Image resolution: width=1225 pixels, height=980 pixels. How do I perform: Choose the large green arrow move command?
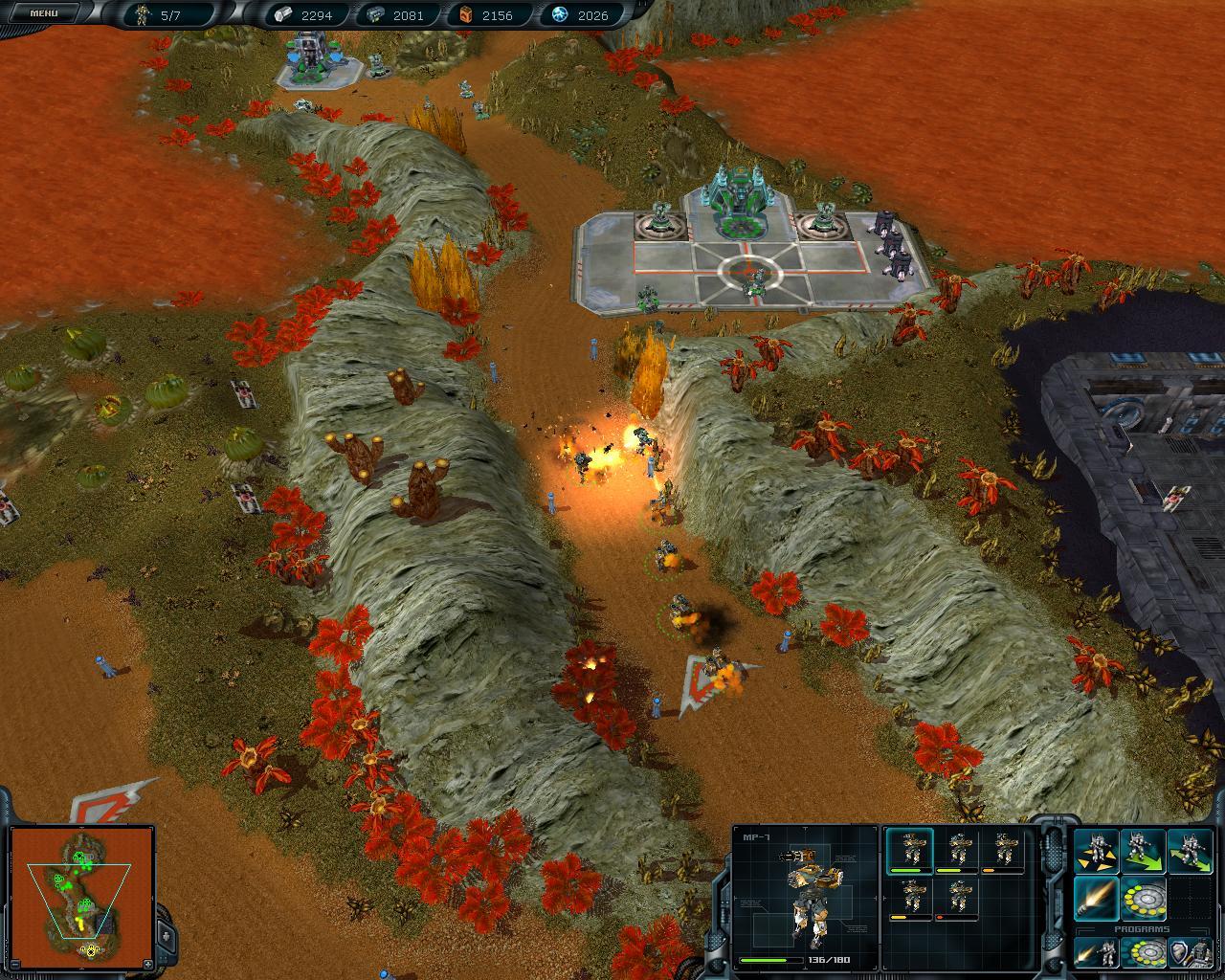point(1144,852)
